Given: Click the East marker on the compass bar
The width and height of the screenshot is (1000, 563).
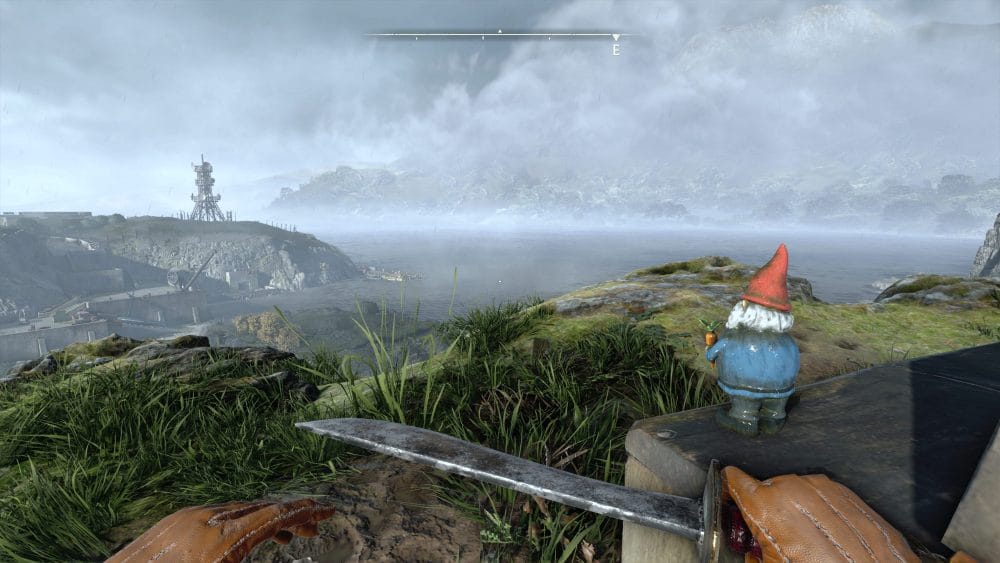Looking at the screenshot, I should [x=616, y=46].
